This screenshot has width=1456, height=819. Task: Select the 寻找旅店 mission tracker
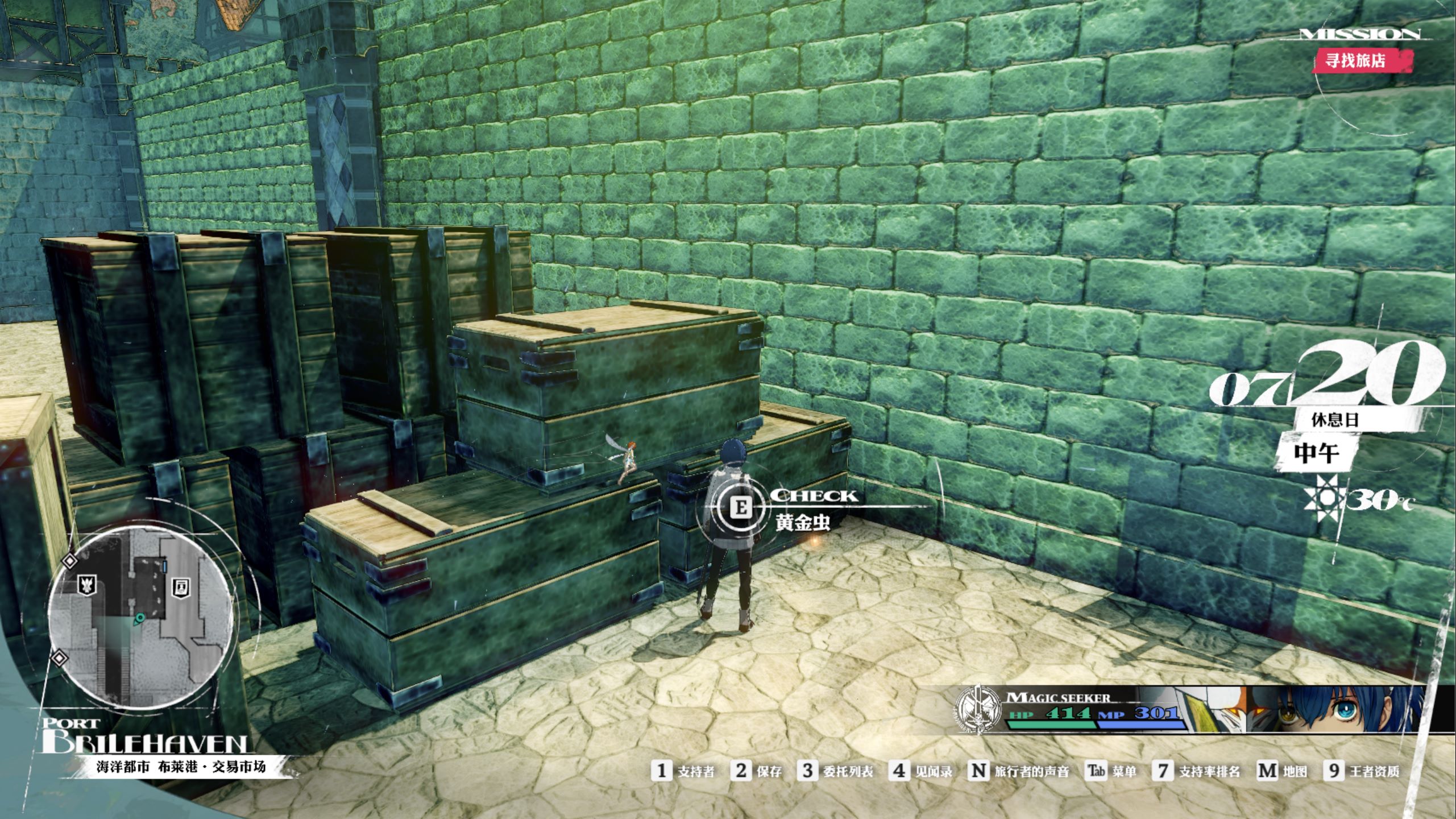[1362, 60]
